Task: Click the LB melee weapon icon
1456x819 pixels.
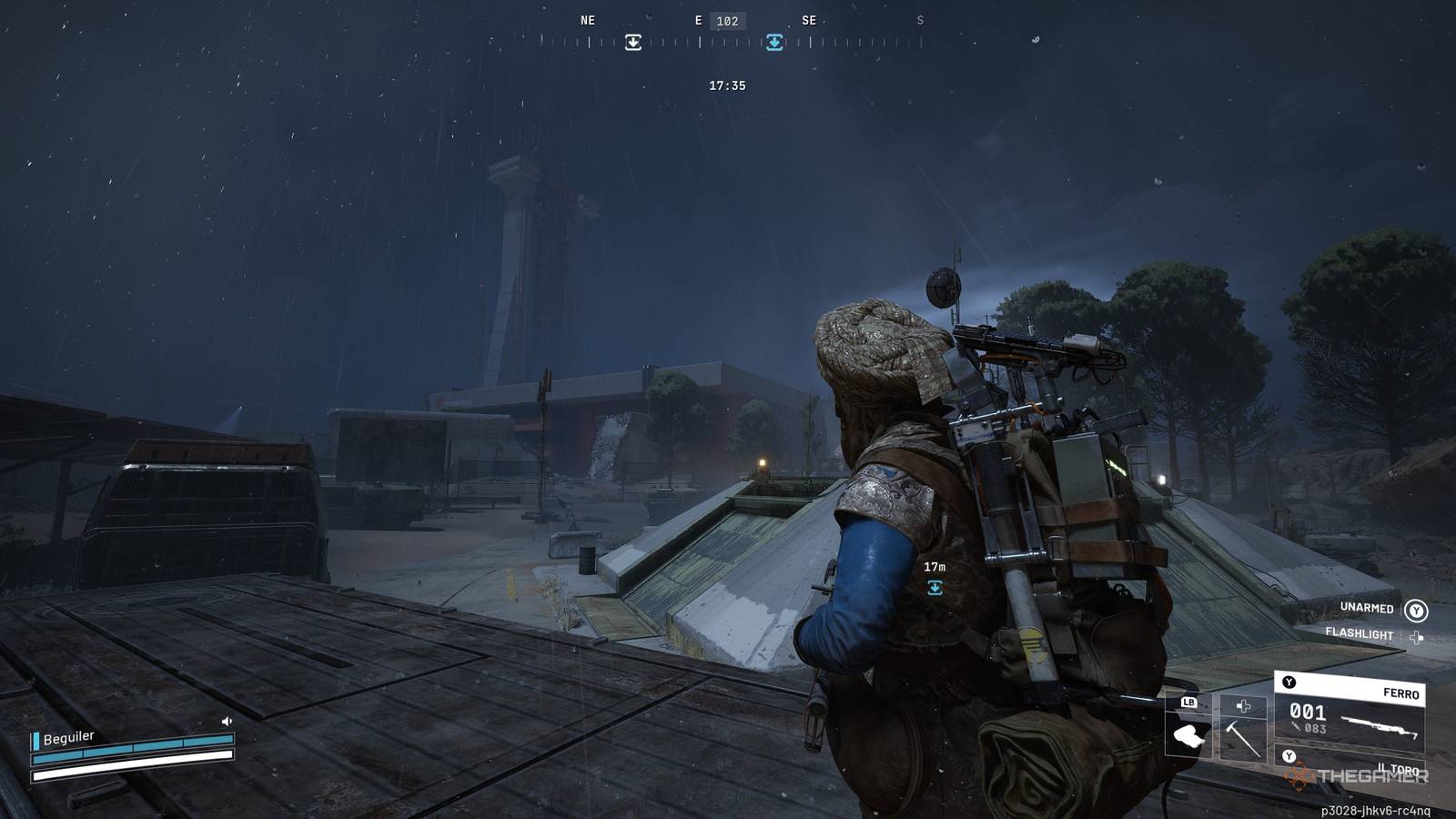Action: [x=1188, y=733]
